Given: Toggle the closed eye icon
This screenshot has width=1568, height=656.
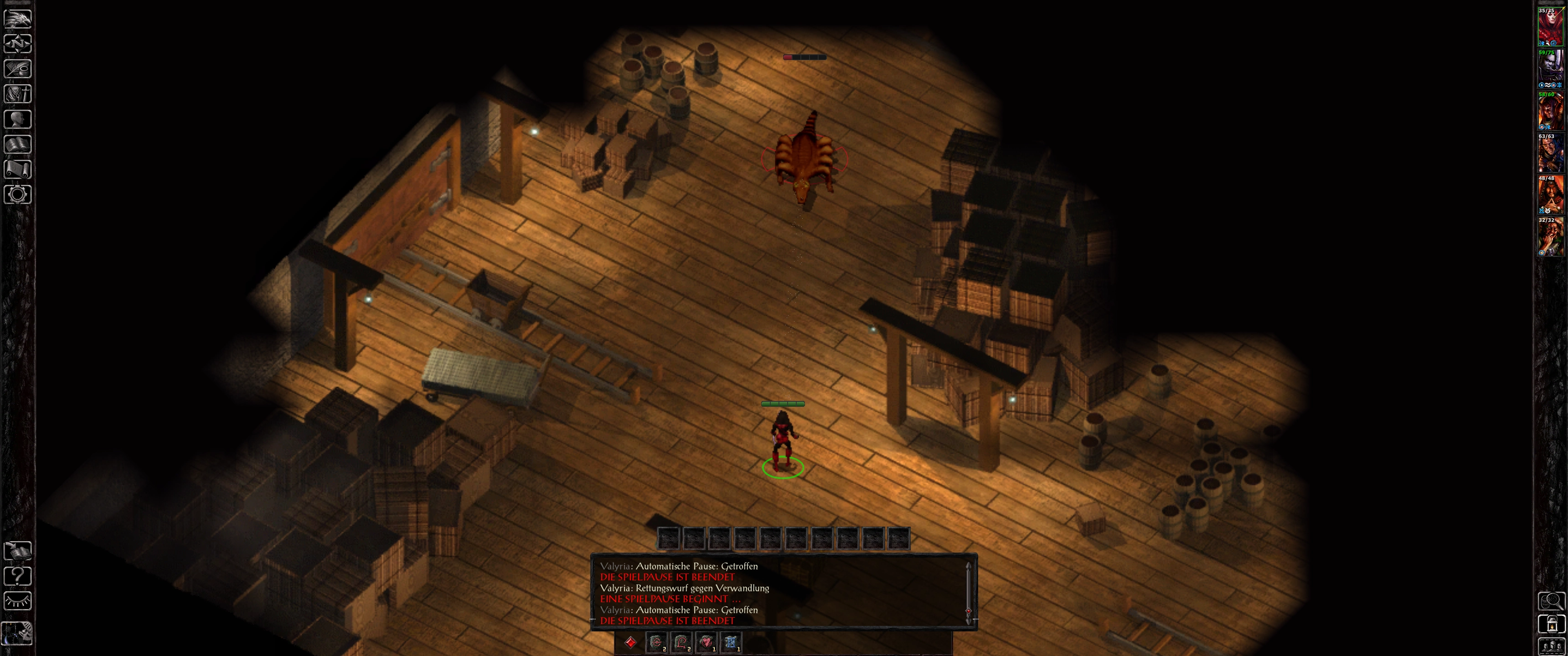Looking at the screenshot, I should [x=18, y=601].
